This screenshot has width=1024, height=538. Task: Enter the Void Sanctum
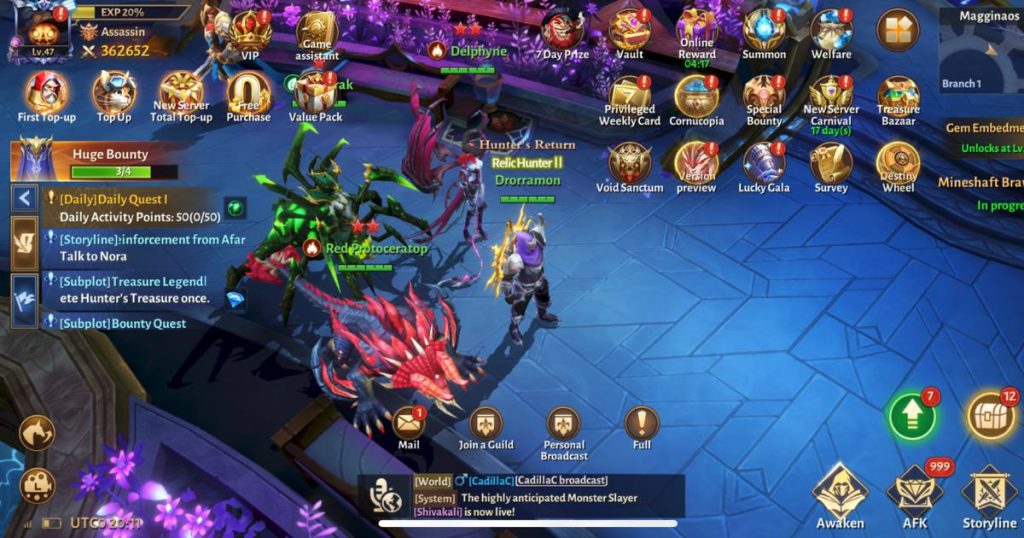pos(630,163)
